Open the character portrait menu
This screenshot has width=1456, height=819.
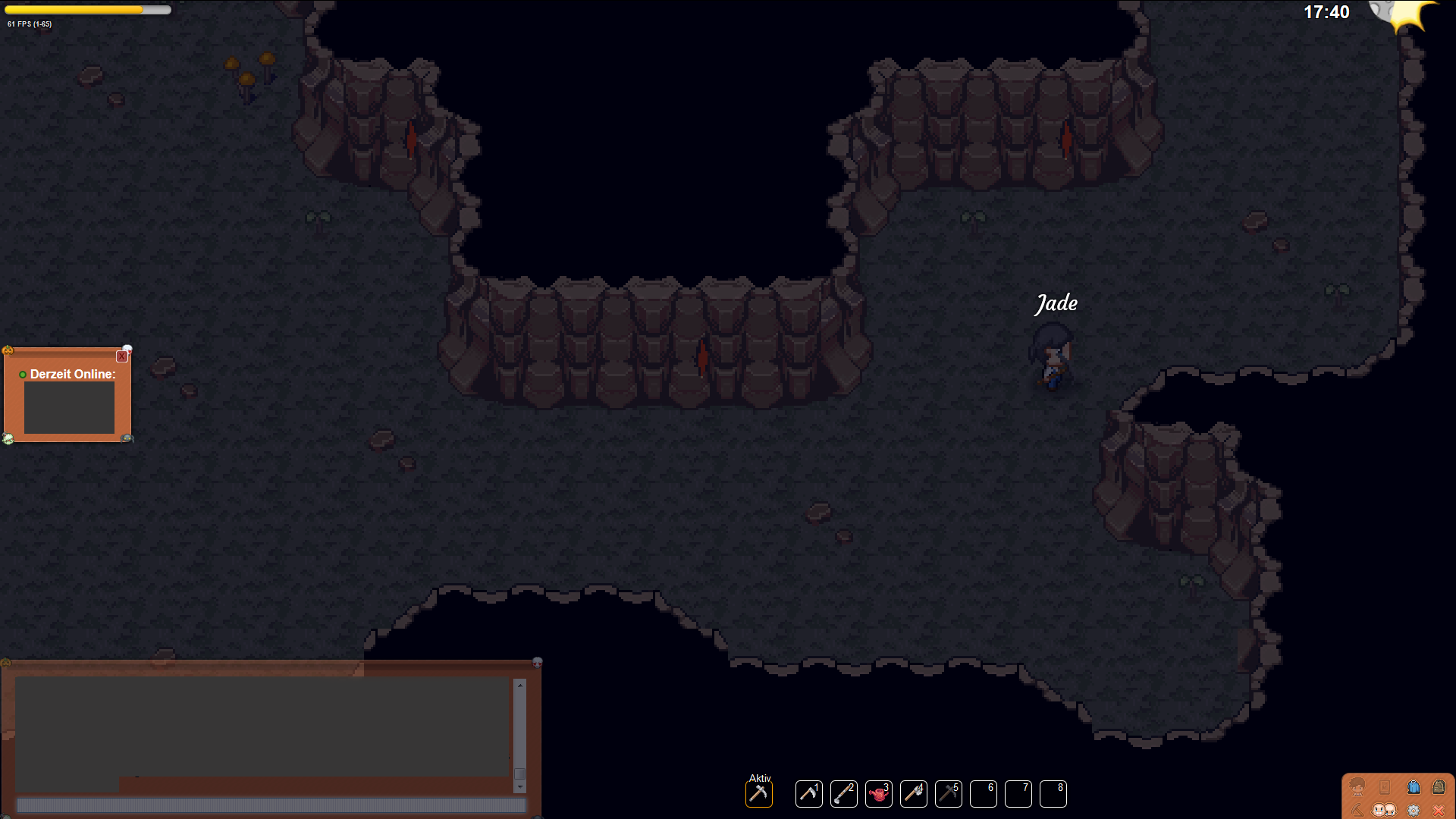[1357, 786]
